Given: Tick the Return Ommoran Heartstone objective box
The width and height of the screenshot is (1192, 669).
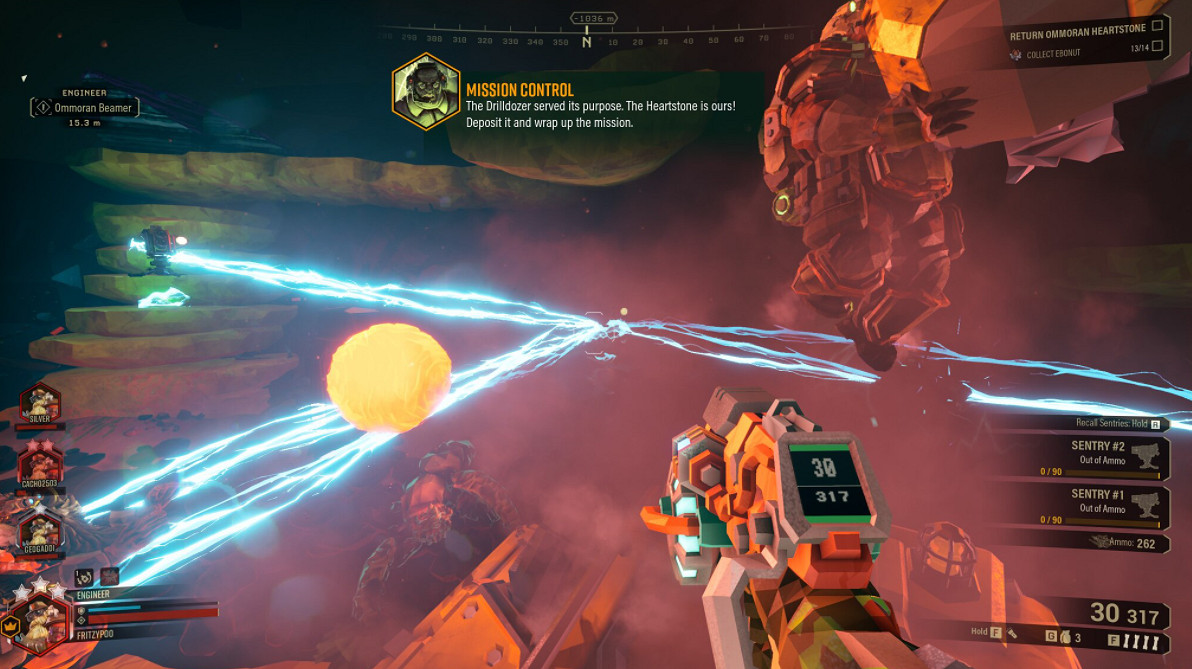Looking at the screenshot, I should (x=1157, y=26).
